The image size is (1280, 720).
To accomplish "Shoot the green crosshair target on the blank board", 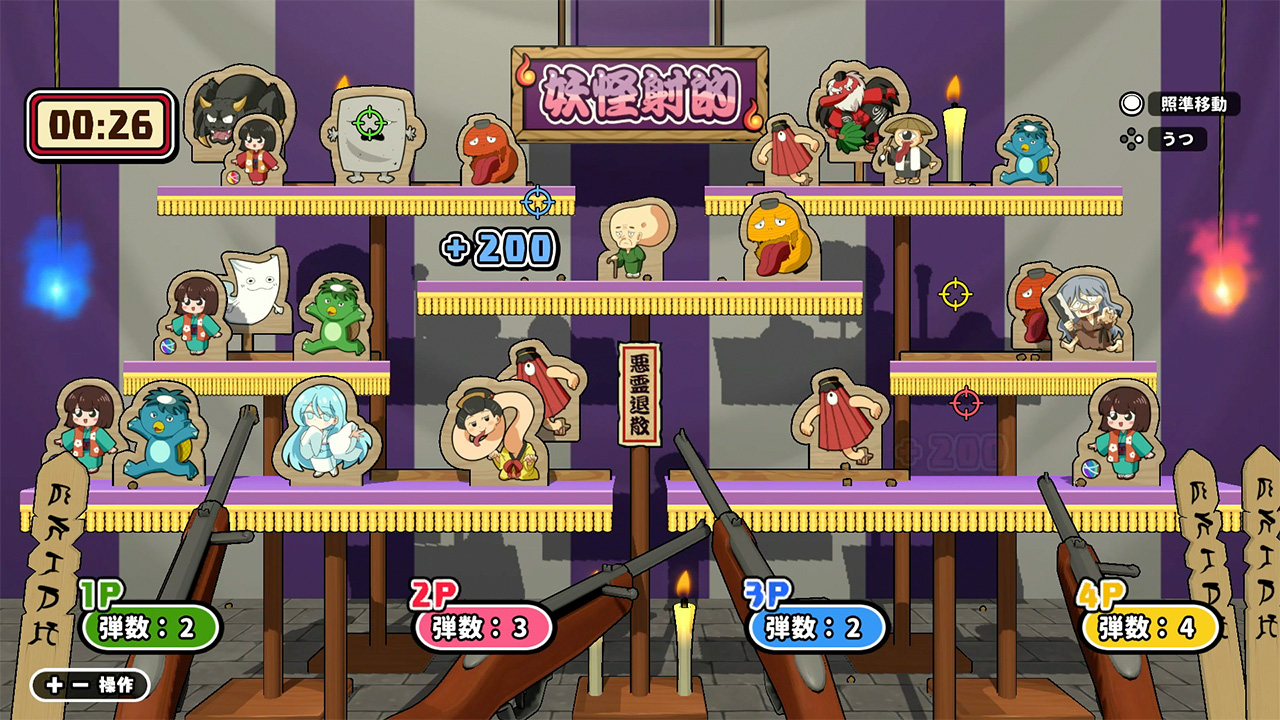I will [x=372, y=122].
